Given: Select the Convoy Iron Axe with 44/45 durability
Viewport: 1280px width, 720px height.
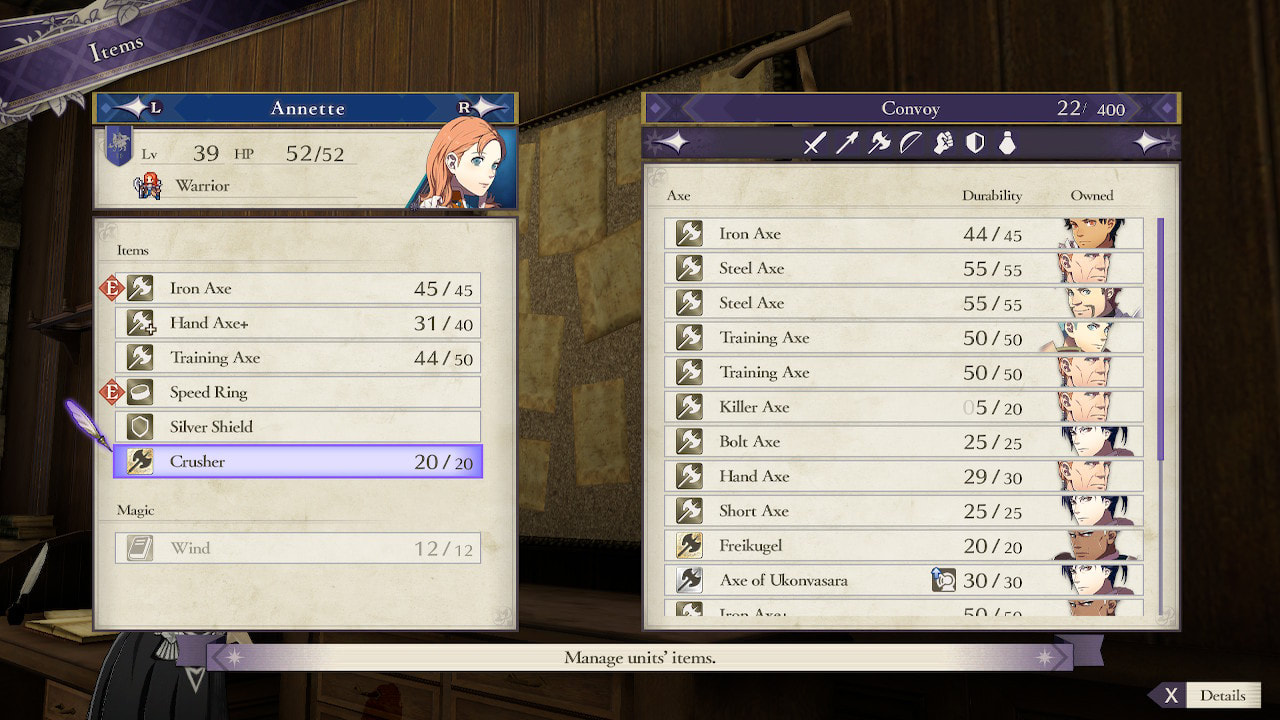Looking at the screenshot, I should (x=903, y=234).
